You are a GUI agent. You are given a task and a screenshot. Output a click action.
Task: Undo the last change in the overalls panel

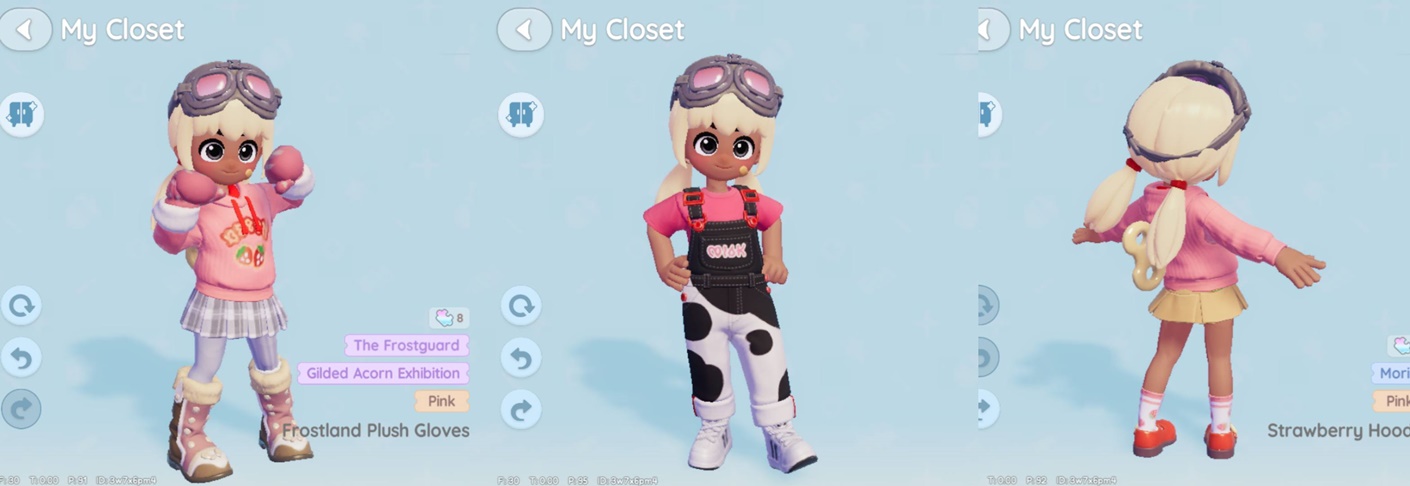click(521, 358)
